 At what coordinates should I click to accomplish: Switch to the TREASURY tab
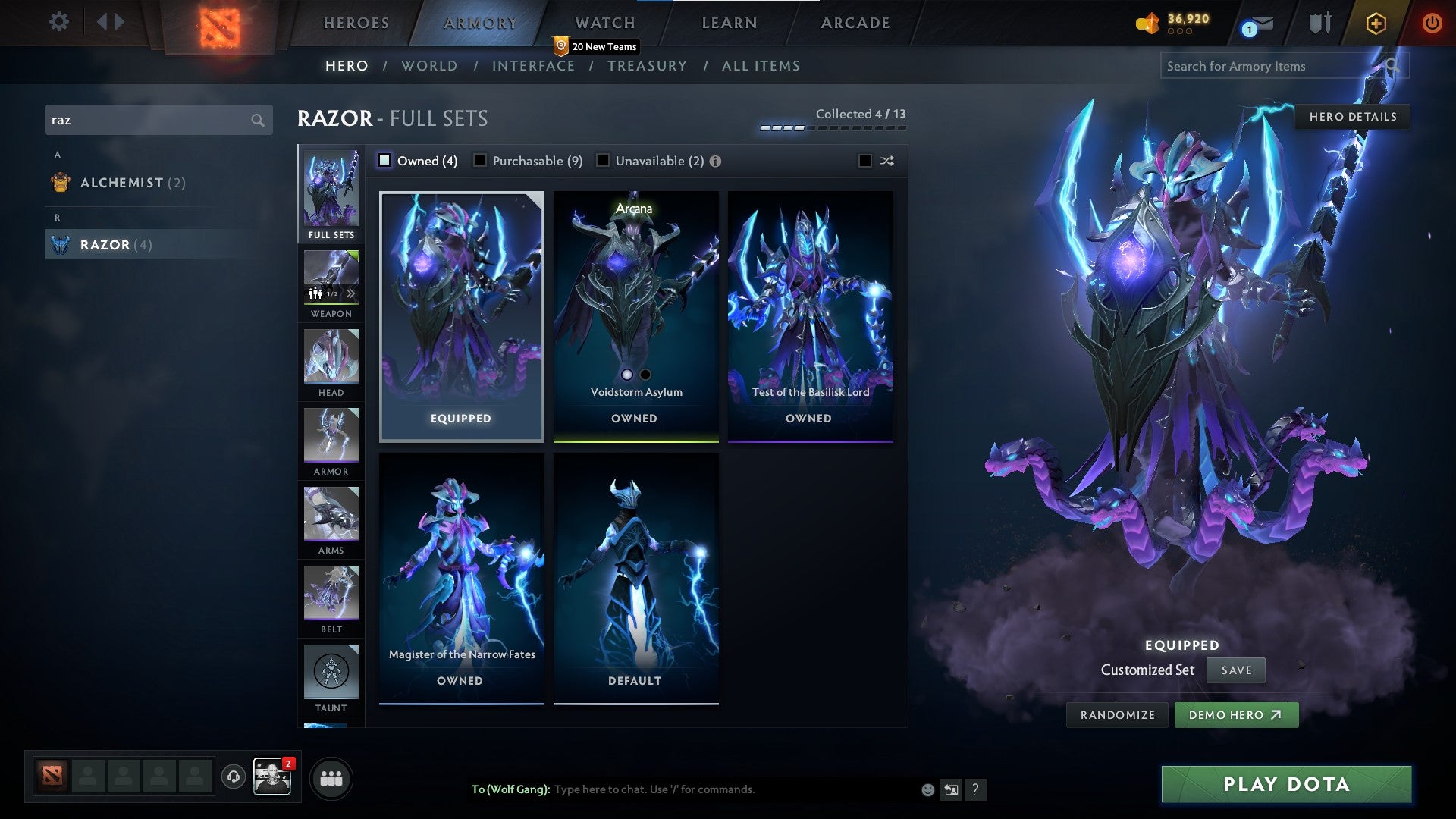pos(647,66)
